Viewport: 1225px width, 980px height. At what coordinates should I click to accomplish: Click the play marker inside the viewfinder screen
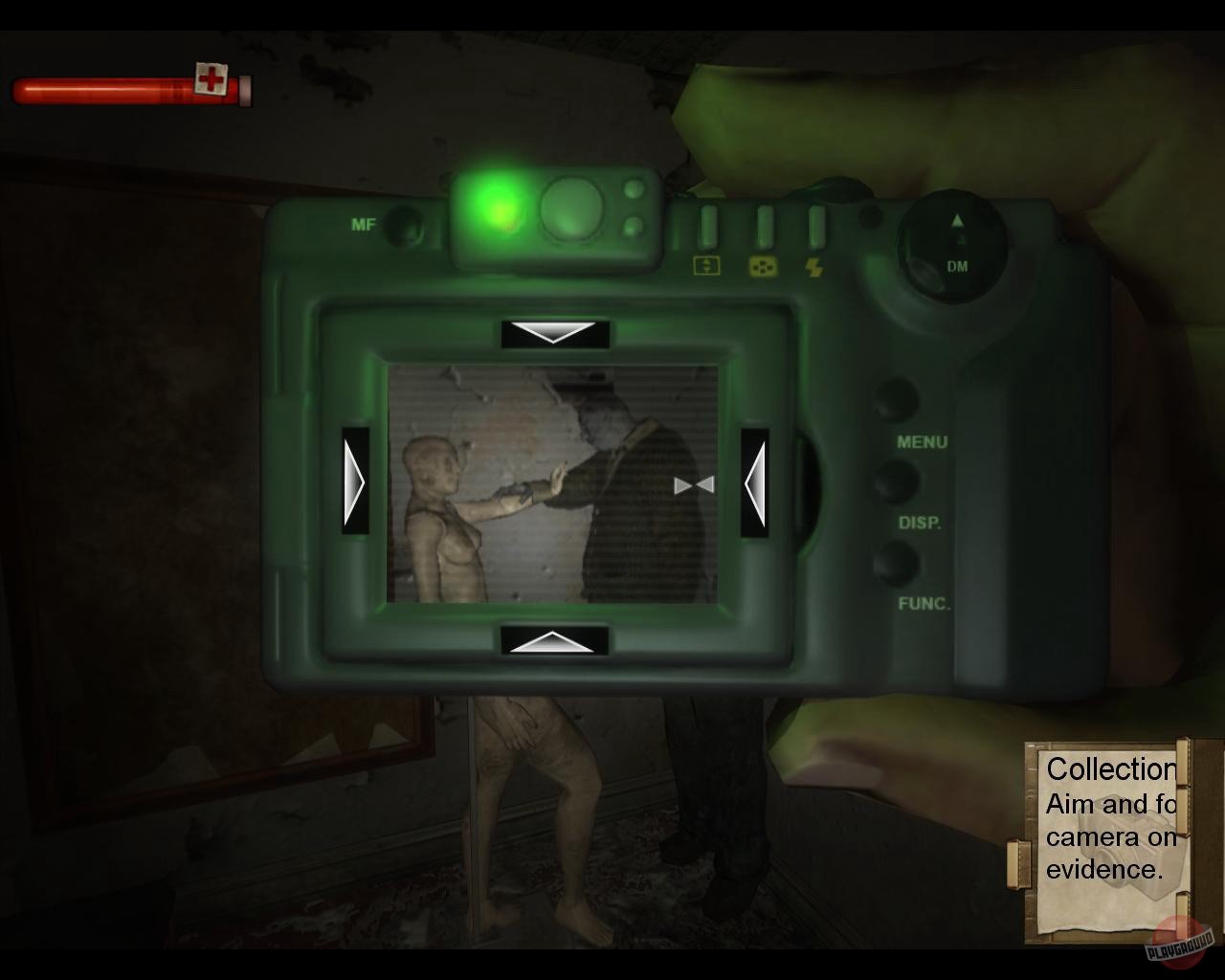[693, 486]
